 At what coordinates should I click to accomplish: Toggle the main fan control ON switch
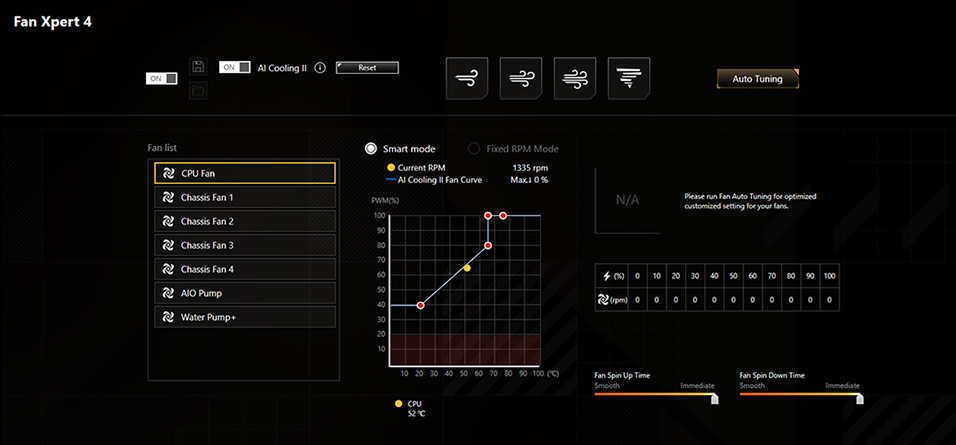coord(162,78)
